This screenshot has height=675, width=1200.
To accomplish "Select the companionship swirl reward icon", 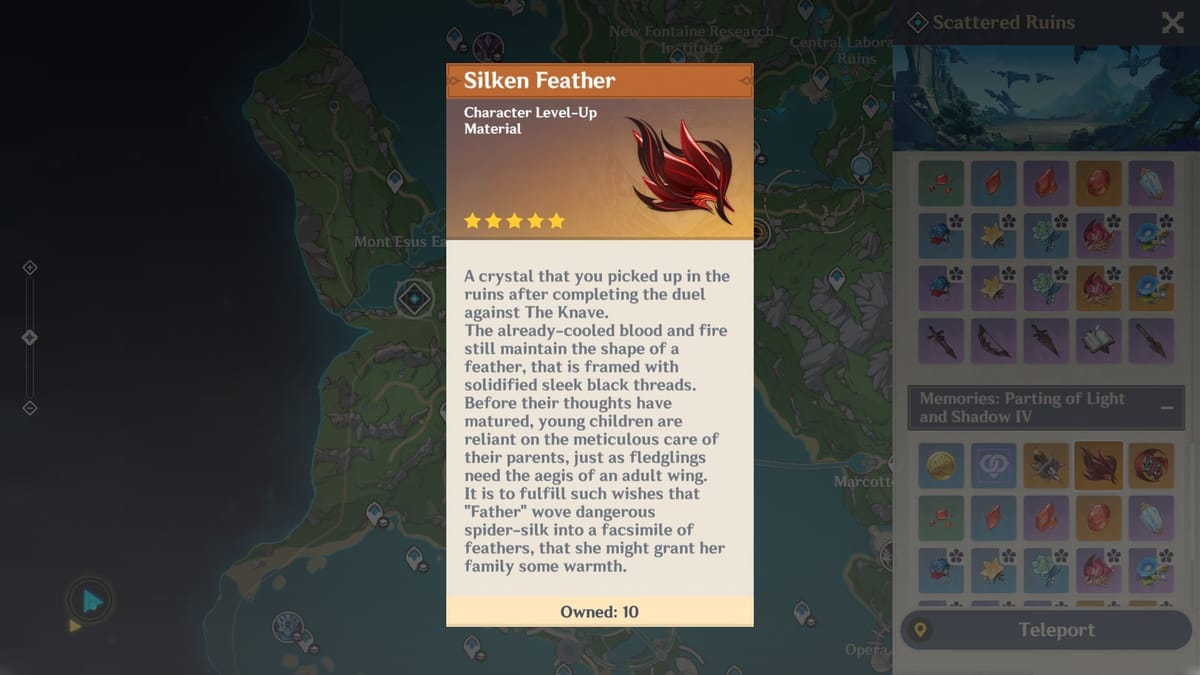I will (993, 466).
